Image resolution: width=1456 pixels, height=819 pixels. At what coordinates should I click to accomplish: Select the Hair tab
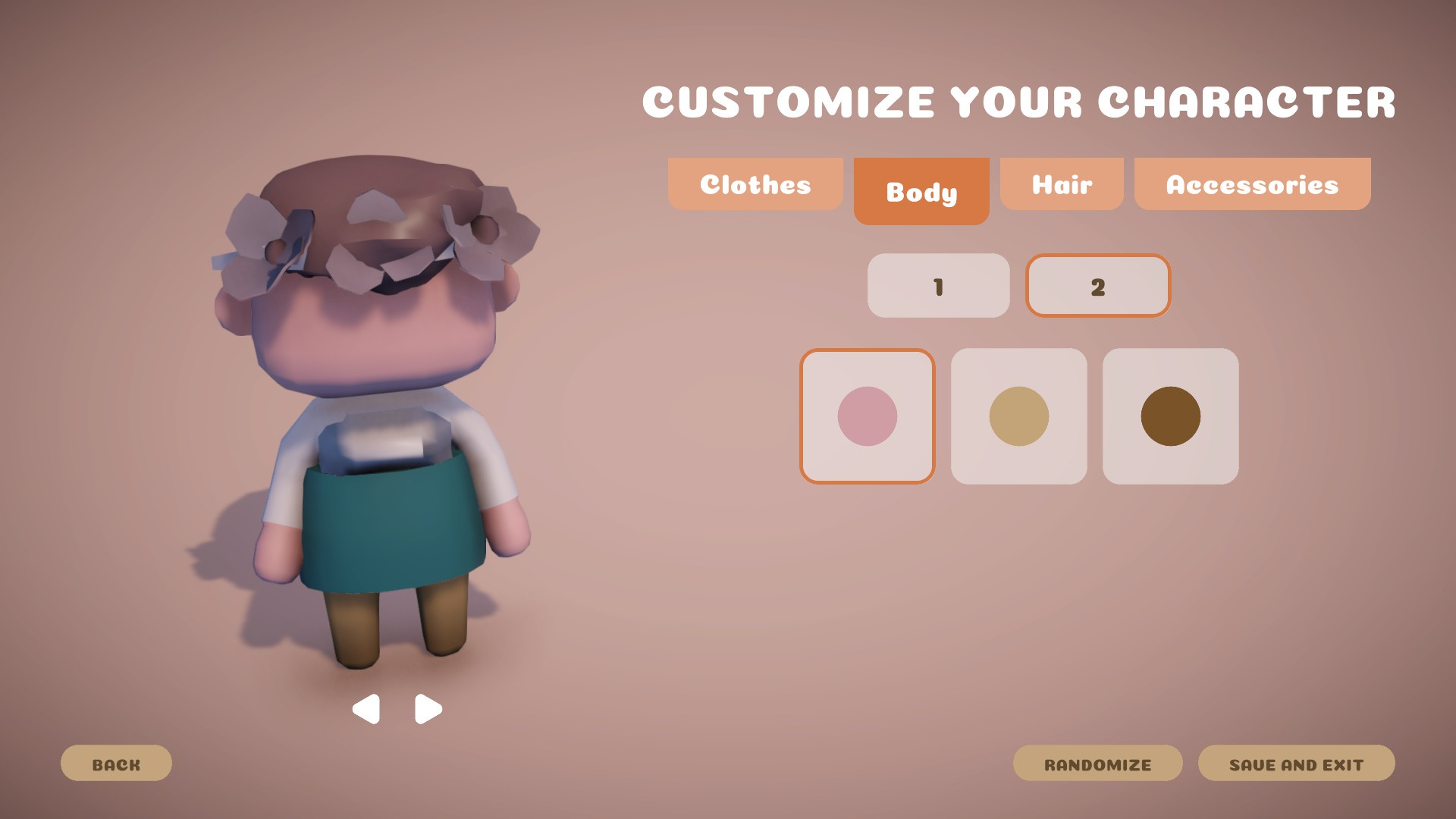coord(1062,184)
